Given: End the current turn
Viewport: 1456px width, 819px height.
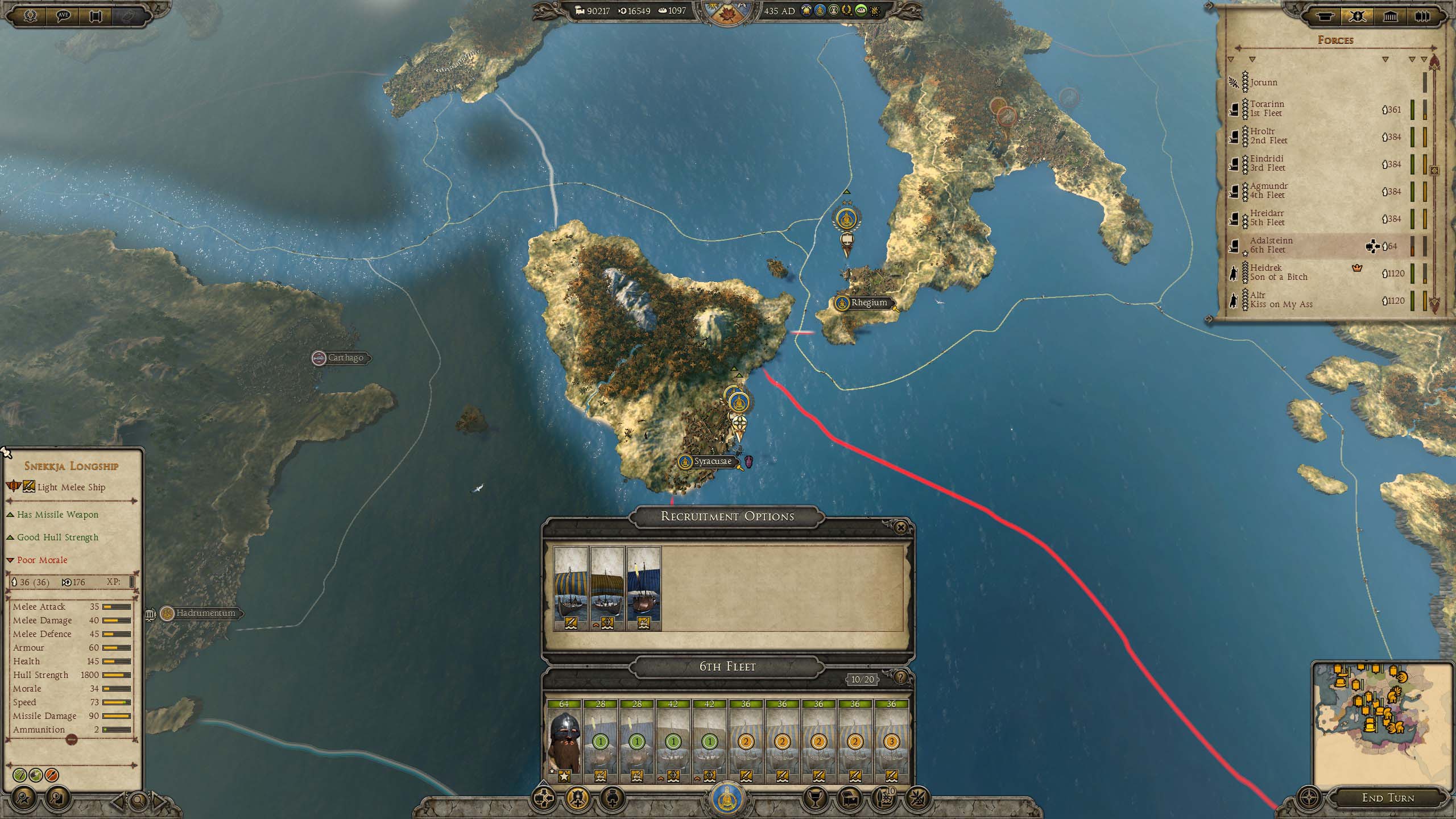Looking at the screenshot, I should tap(1388, 798).
